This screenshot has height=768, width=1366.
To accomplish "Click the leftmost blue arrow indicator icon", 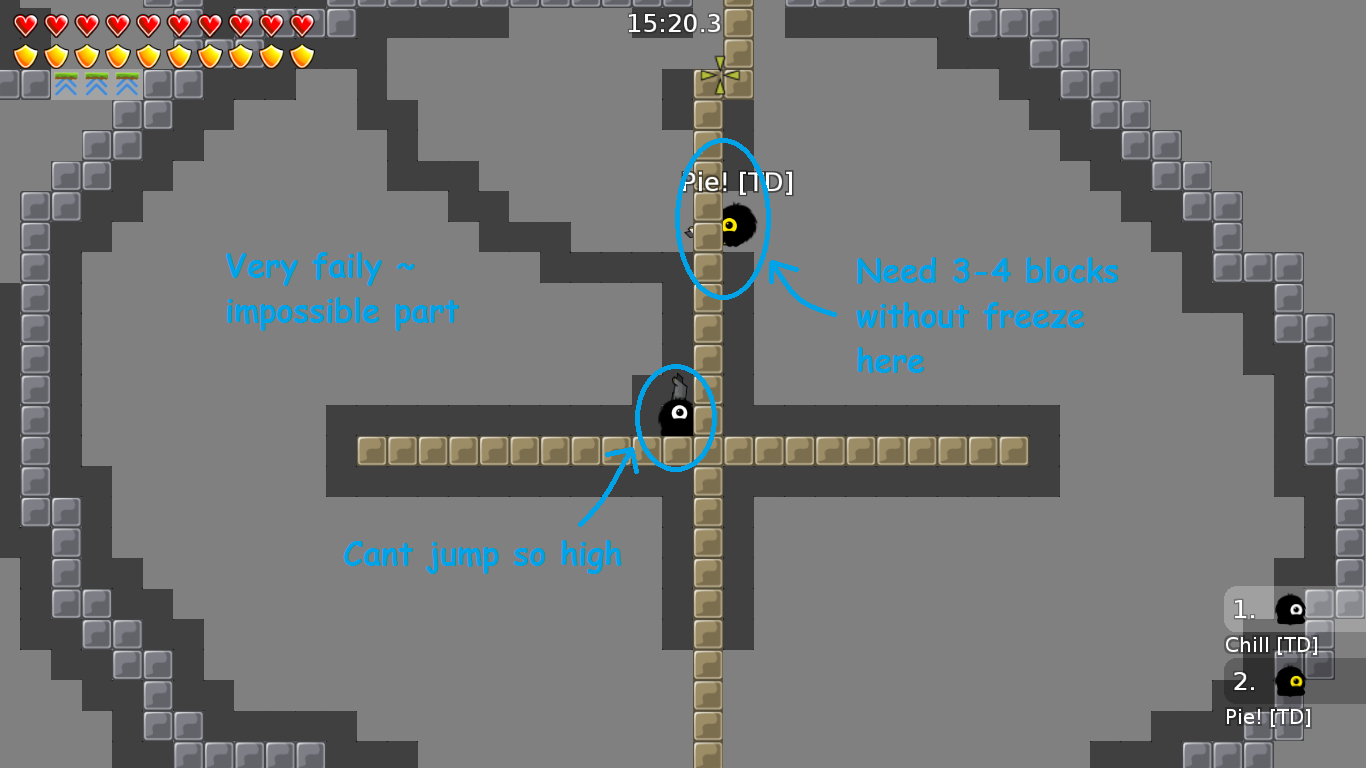I will point(68,82).
